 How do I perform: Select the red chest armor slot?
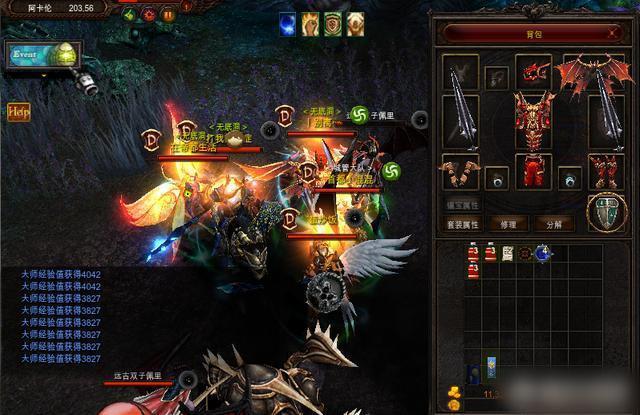pos(535,117)
